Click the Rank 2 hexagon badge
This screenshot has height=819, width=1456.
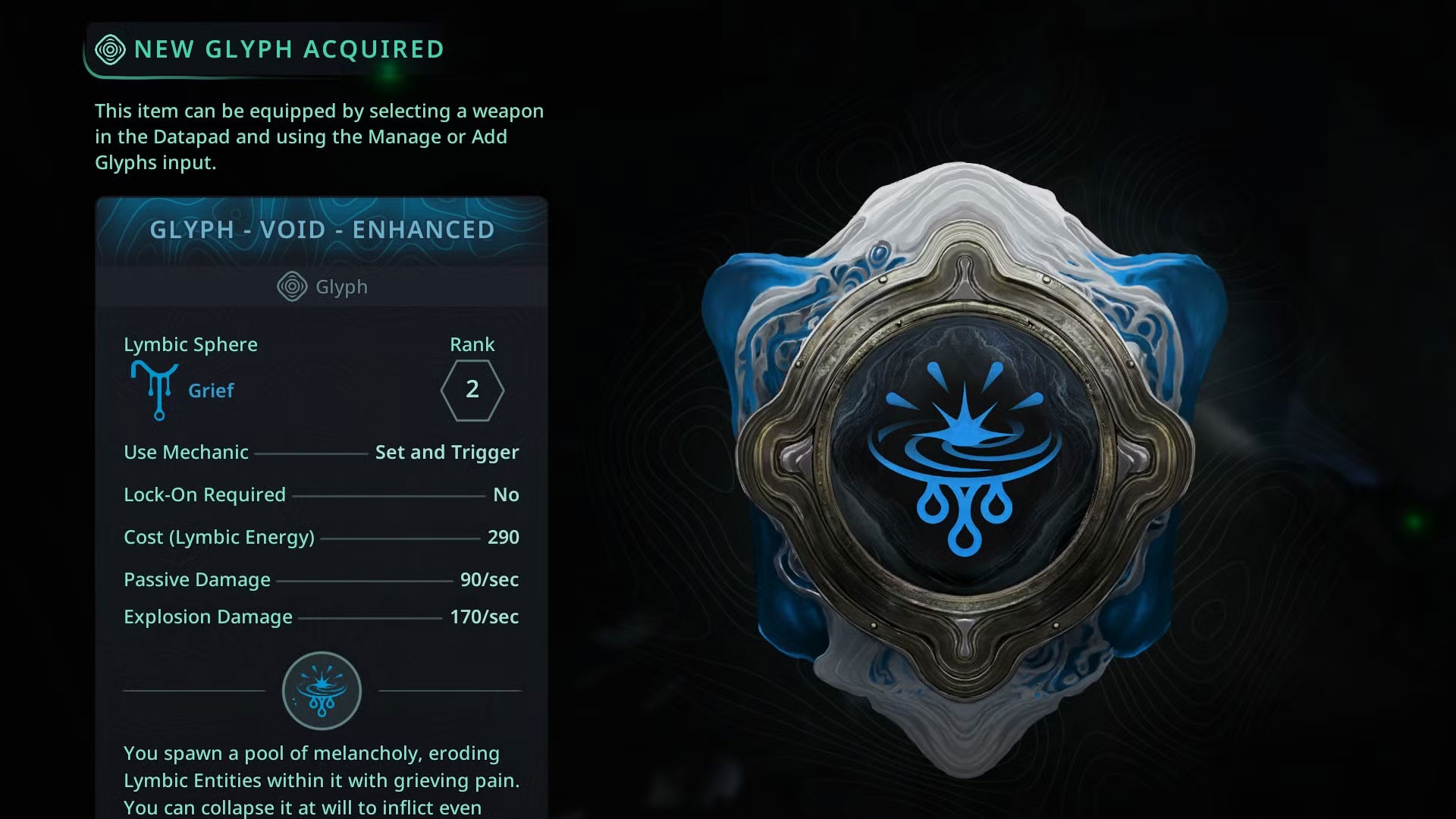coord(472,390)
